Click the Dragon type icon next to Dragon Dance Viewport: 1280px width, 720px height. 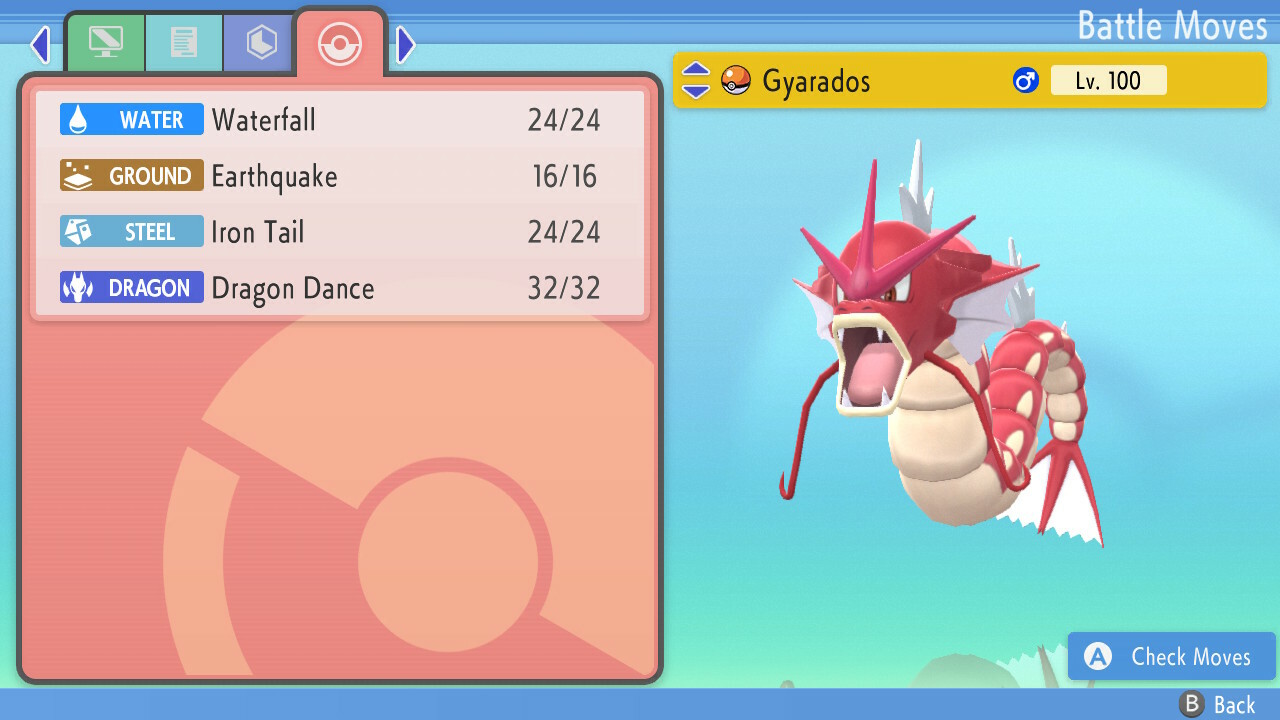(x=78, y=287)
